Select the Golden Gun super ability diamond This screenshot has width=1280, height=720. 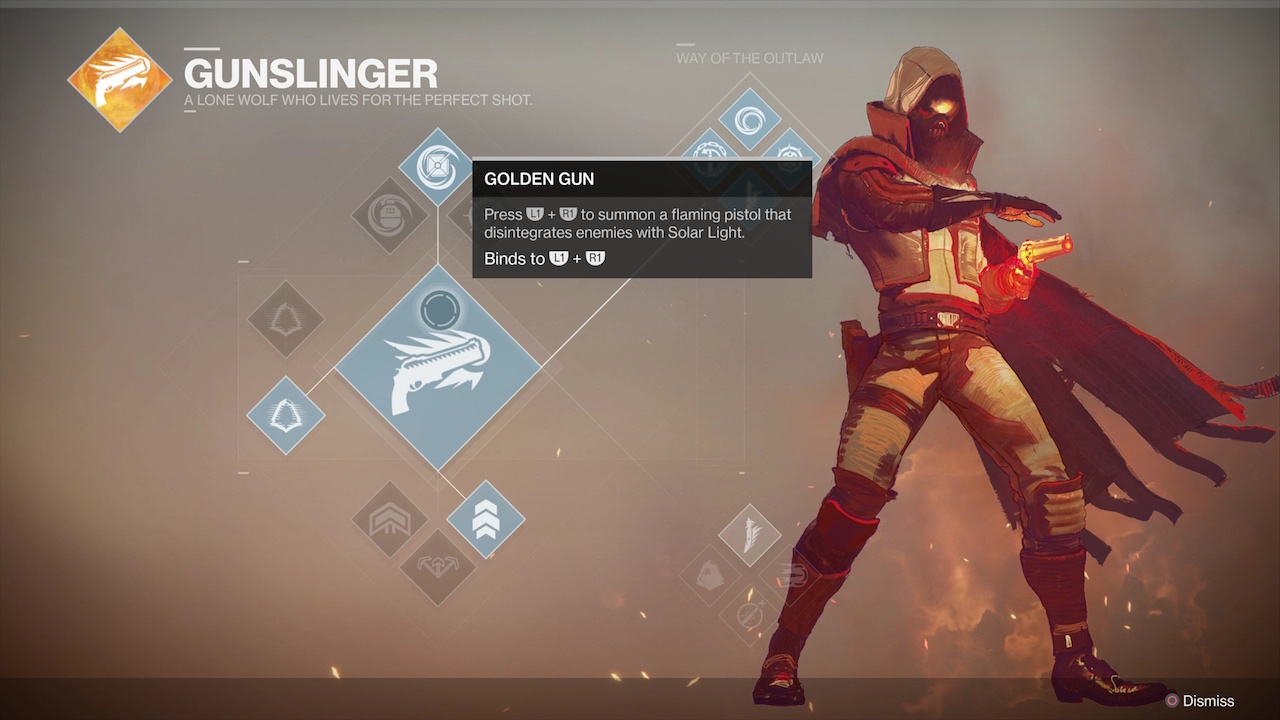pyautogui.click(x=437, y=367)
